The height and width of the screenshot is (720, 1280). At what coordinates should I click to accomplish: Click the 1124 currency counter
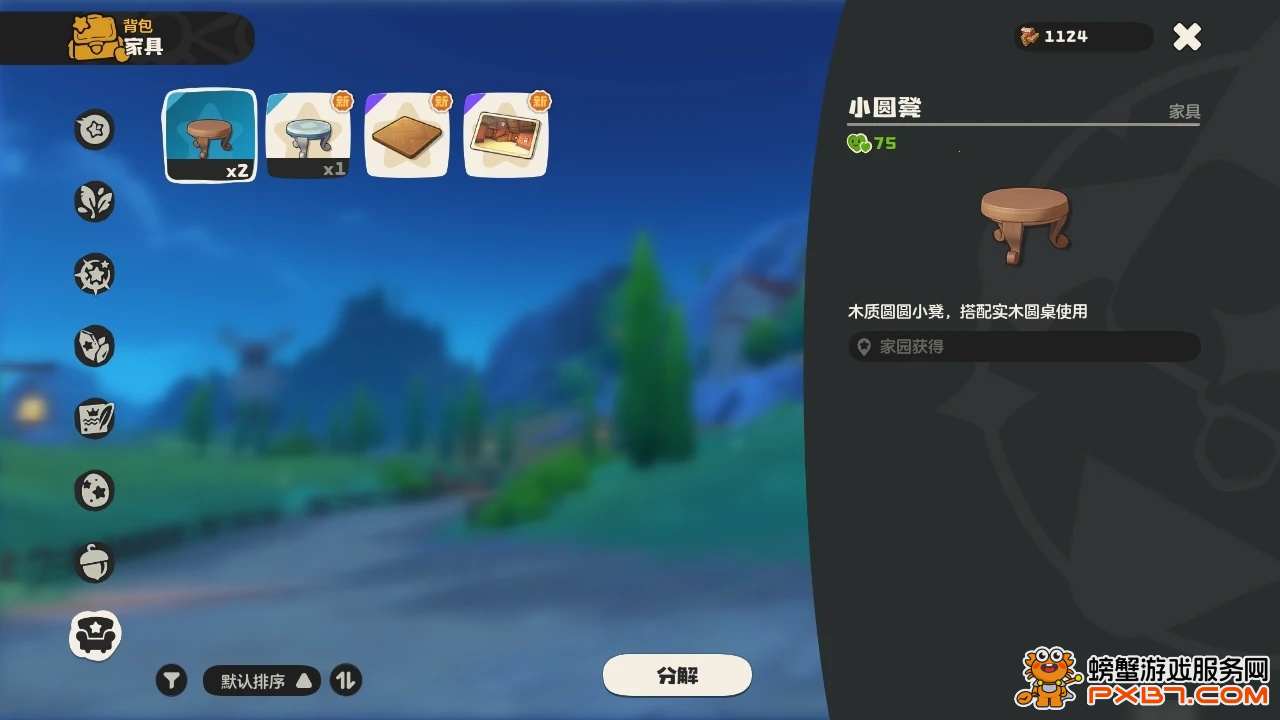click(x=1083, y=37)
